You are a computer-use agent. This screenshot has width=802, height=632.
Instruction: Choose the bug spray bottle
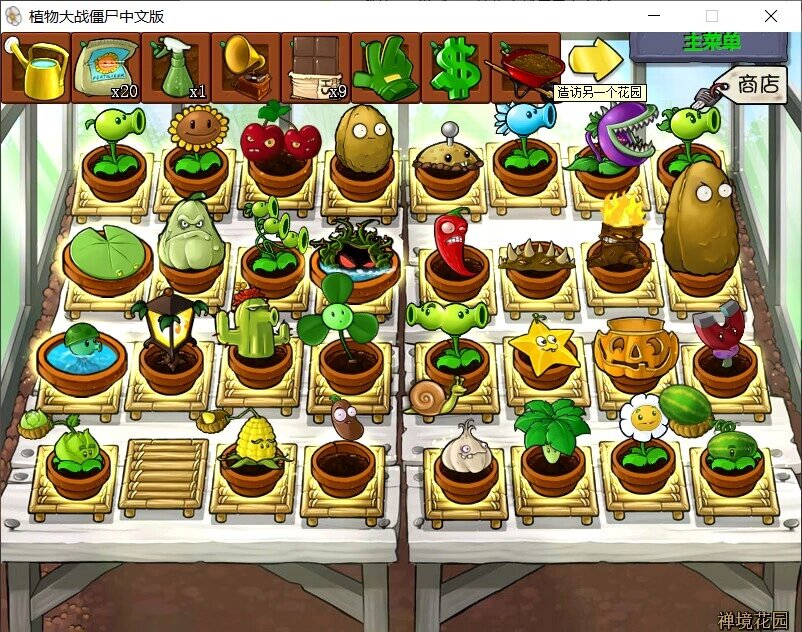coord(176,67)
